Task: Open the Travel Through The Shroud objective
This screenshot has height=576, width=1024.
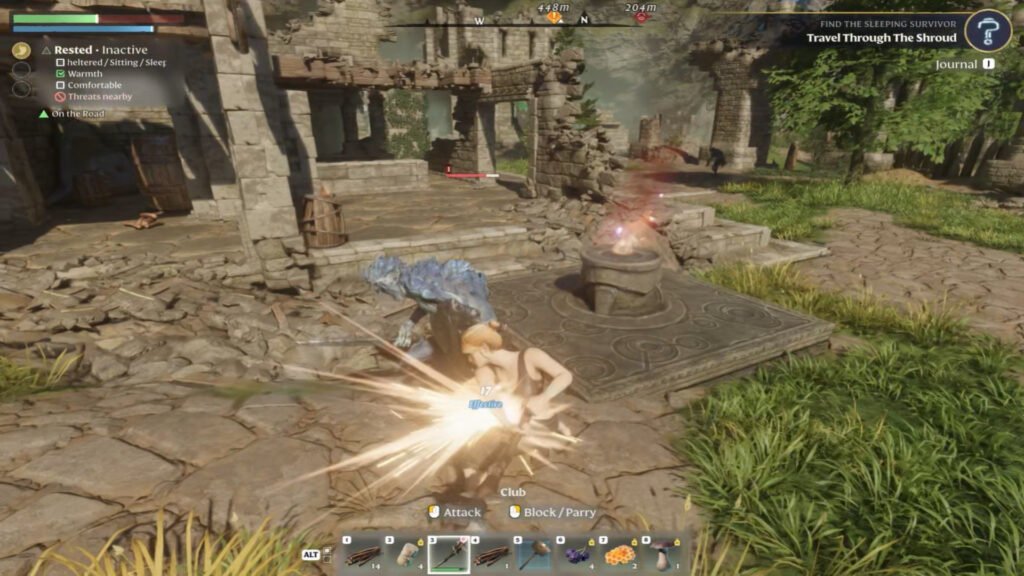Action: point(882,38)
